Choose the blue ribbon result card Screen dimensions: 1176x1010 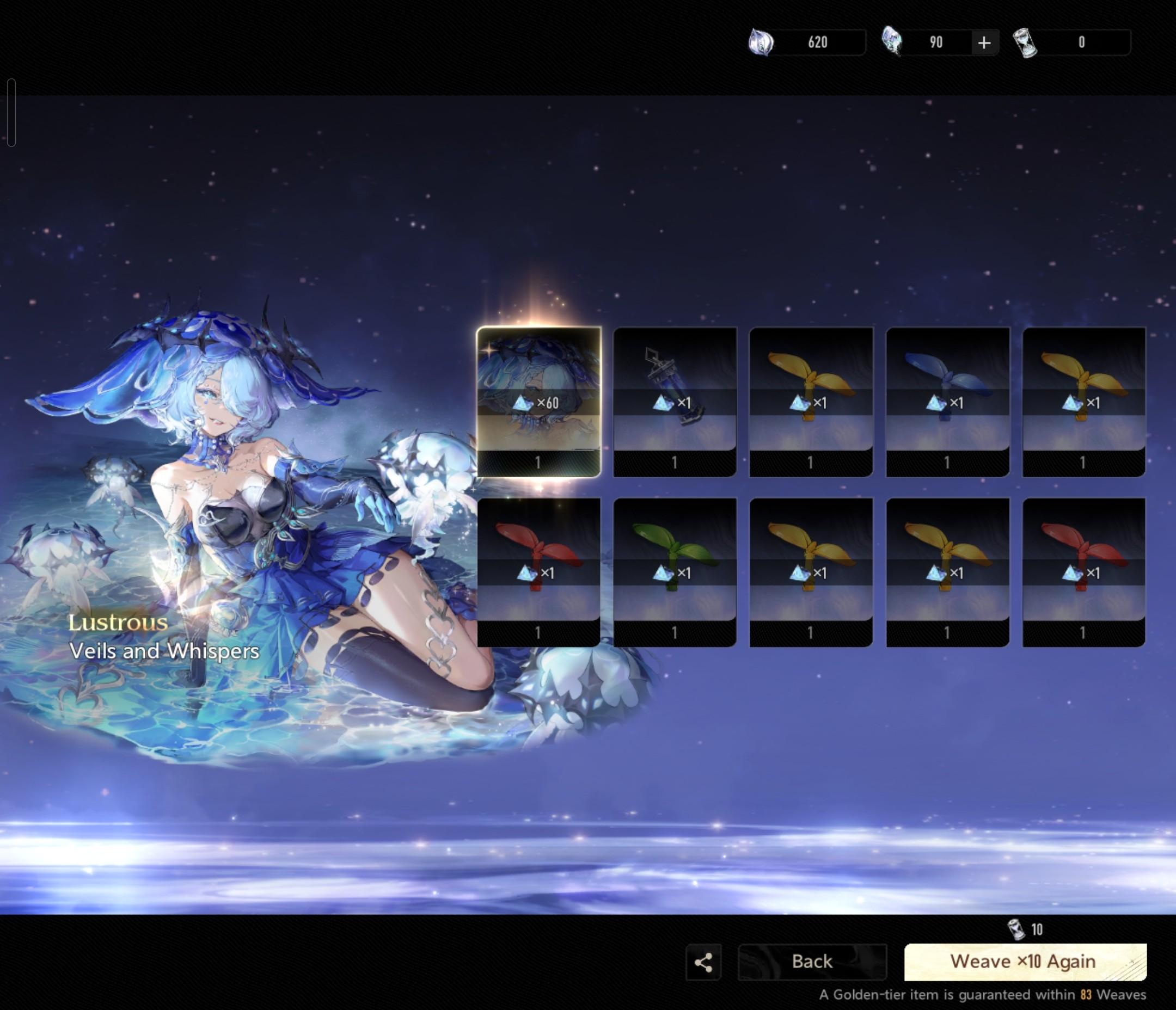[x=947, y=402]
